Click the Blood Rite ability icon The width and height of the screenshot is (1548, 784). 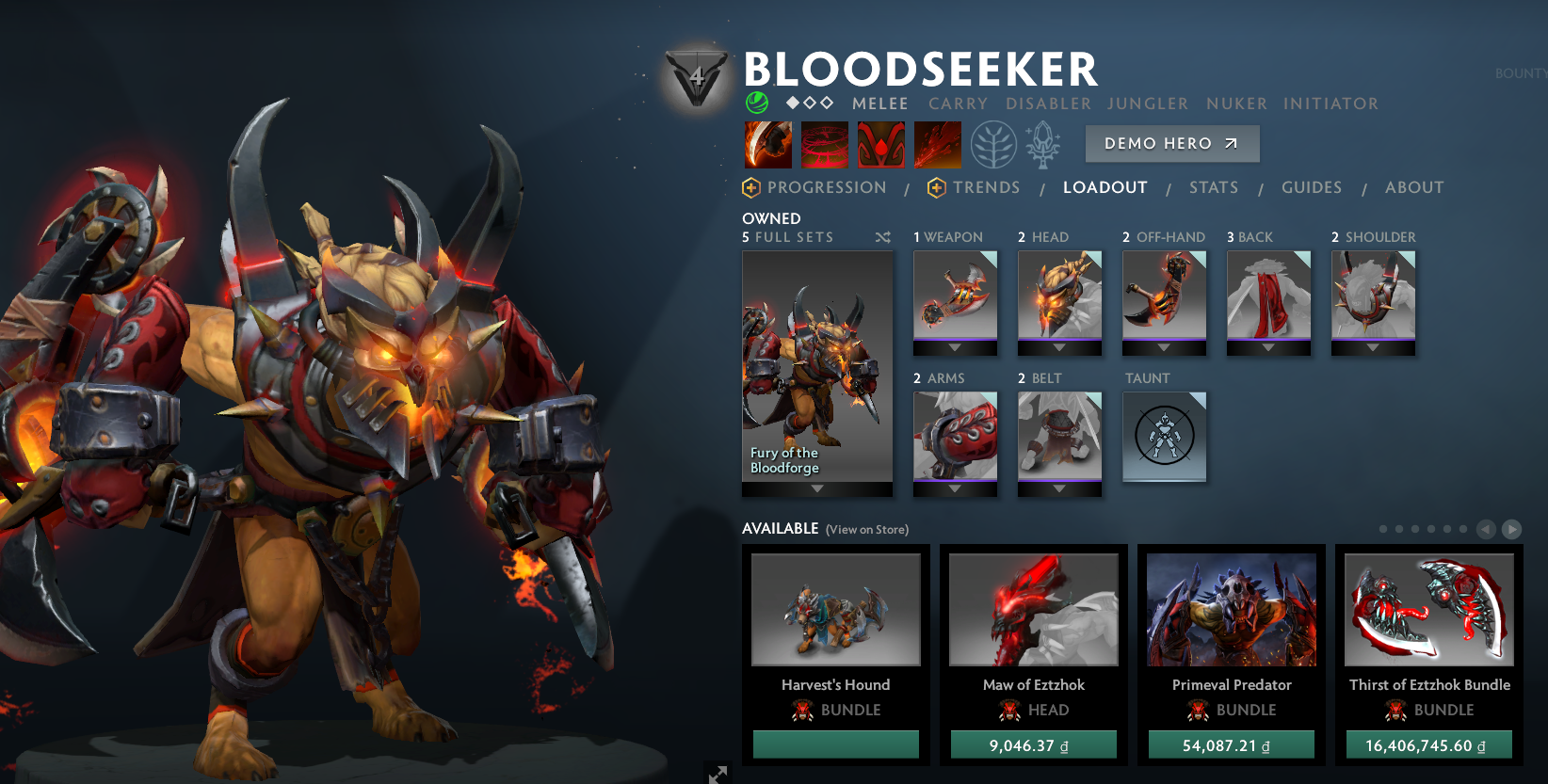coord(825,143)
